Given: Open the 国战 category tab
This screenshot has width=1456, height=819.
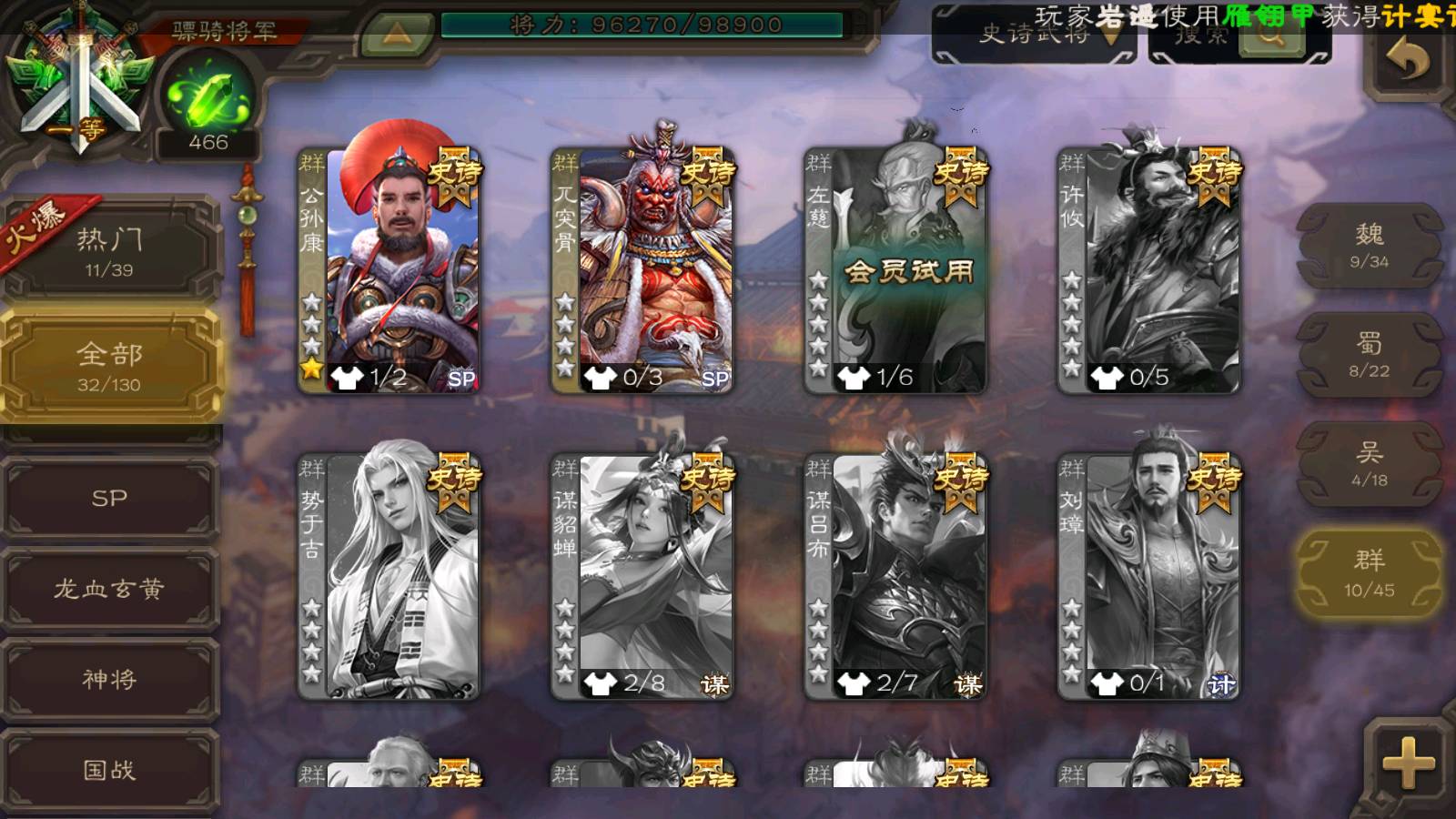Looking at the screenshot, I should click(x=109, y=770).
